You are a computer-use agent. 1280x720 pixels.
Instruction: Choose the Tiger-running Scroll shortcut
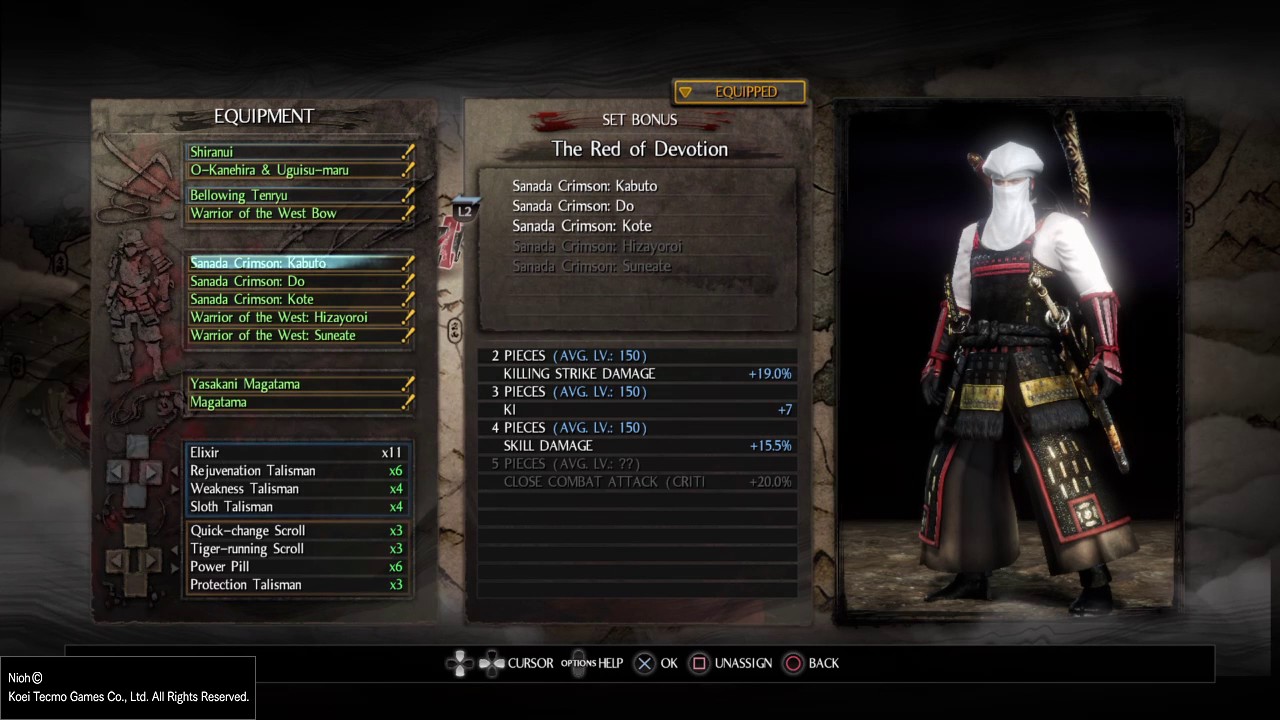[296, 549]
